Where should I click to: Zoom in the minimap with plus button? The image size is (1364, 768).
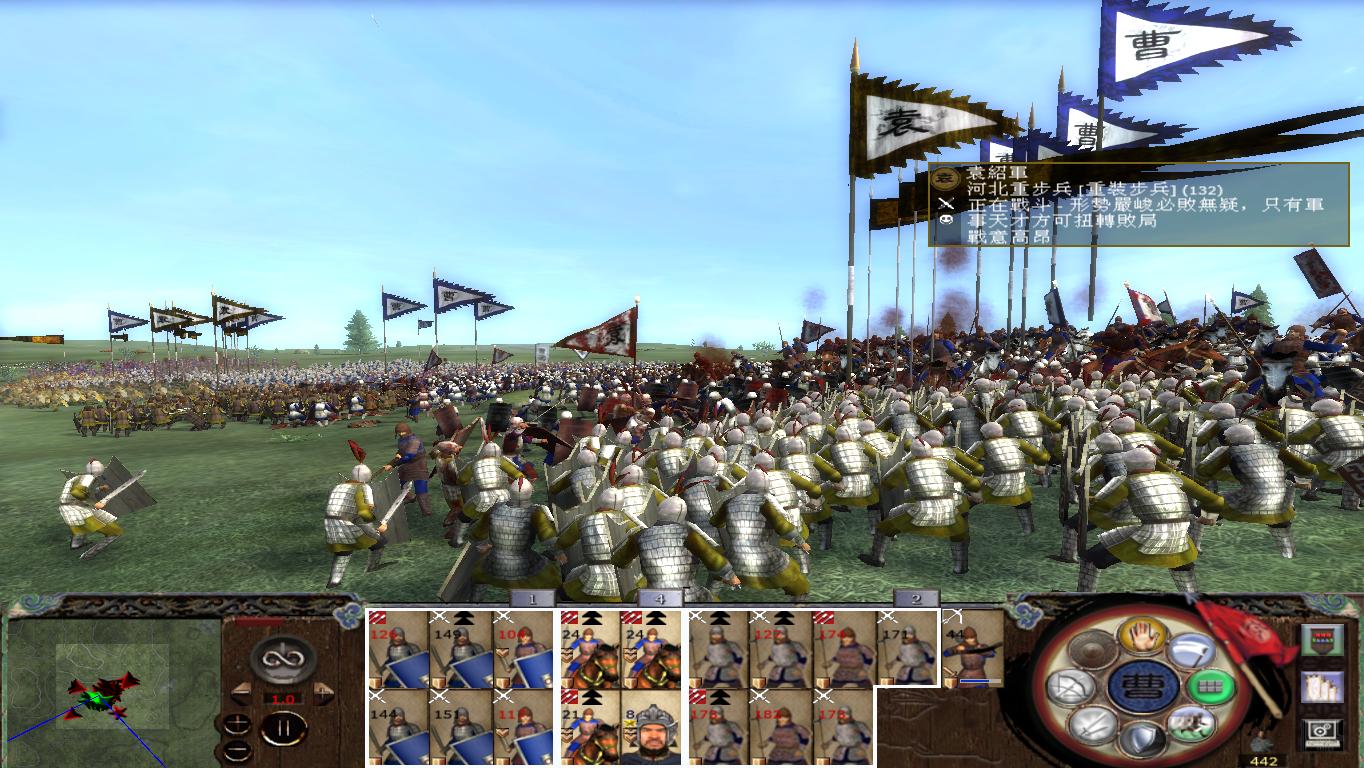(x=237, y=725)
